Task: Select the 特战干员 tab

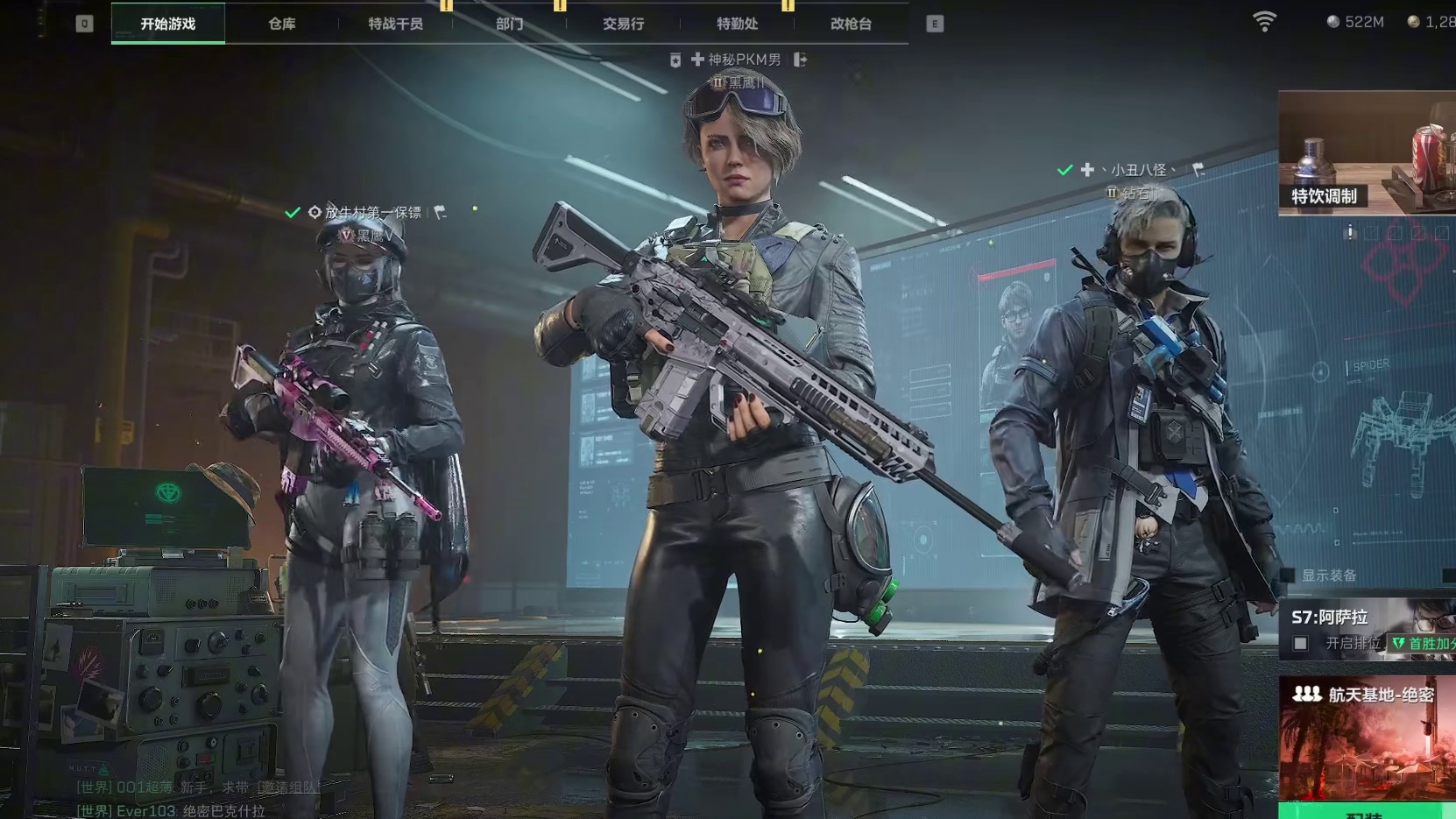Action: [395, 24]
